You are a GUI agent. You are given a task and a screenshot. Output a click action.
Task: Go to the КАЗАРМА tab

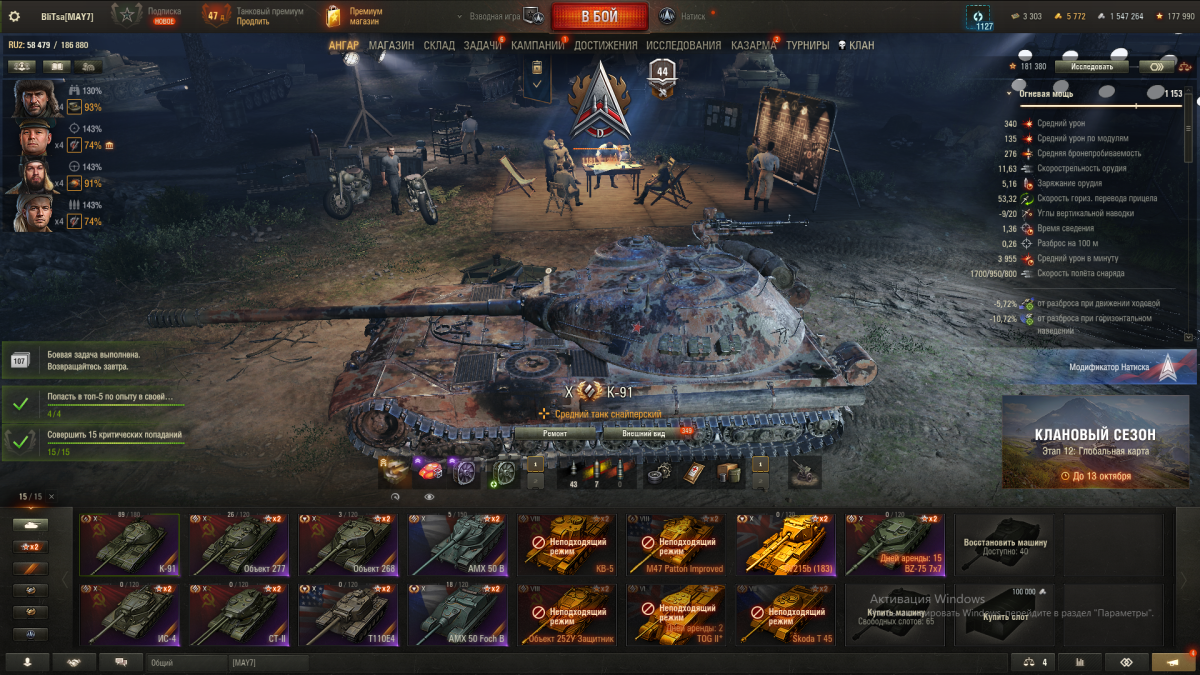pos(753,45)
